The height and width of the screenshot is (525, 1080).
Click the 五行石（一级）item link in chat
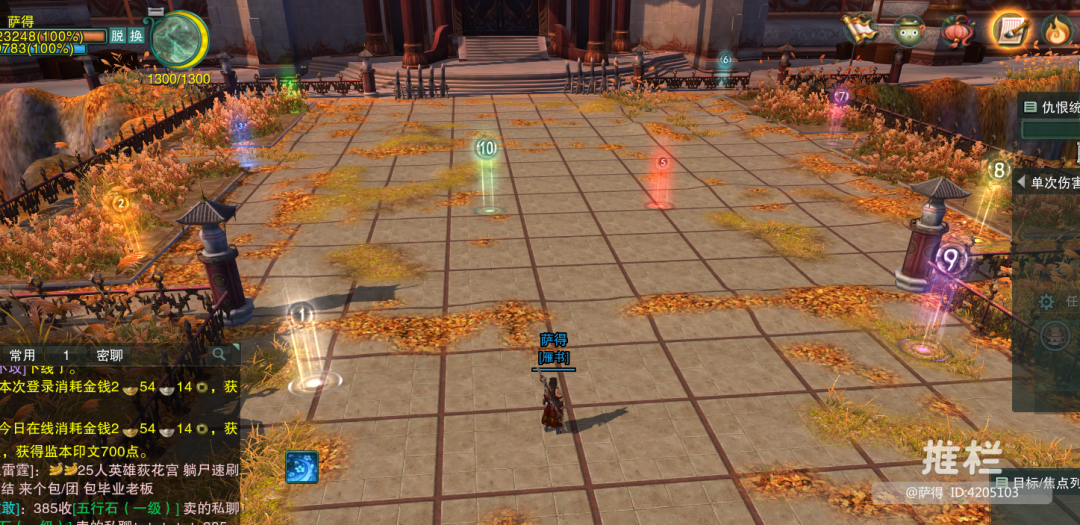tap(122, 508)
